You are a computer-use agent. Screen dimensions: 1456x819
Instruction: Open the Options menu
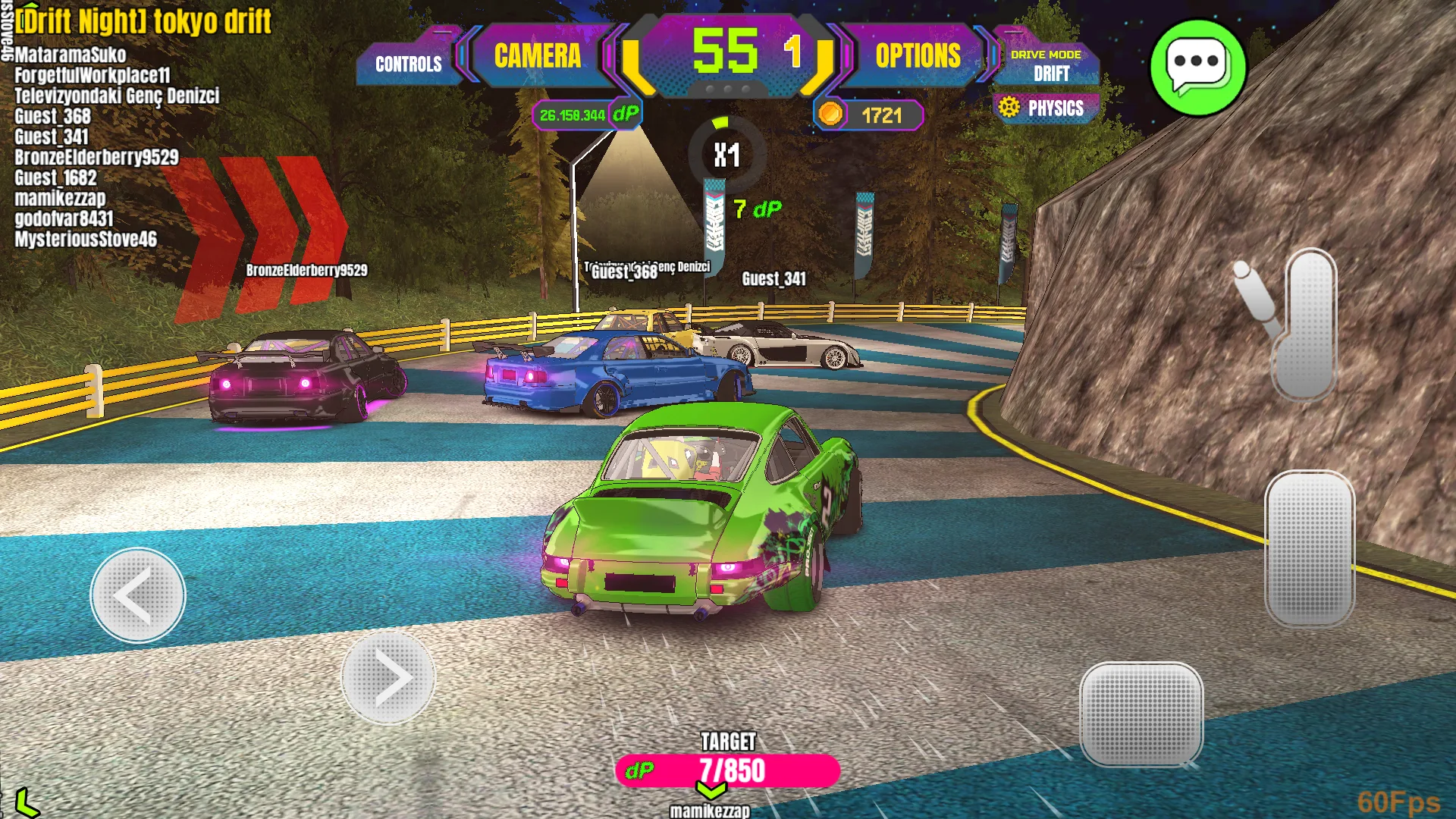pos(918,56)
